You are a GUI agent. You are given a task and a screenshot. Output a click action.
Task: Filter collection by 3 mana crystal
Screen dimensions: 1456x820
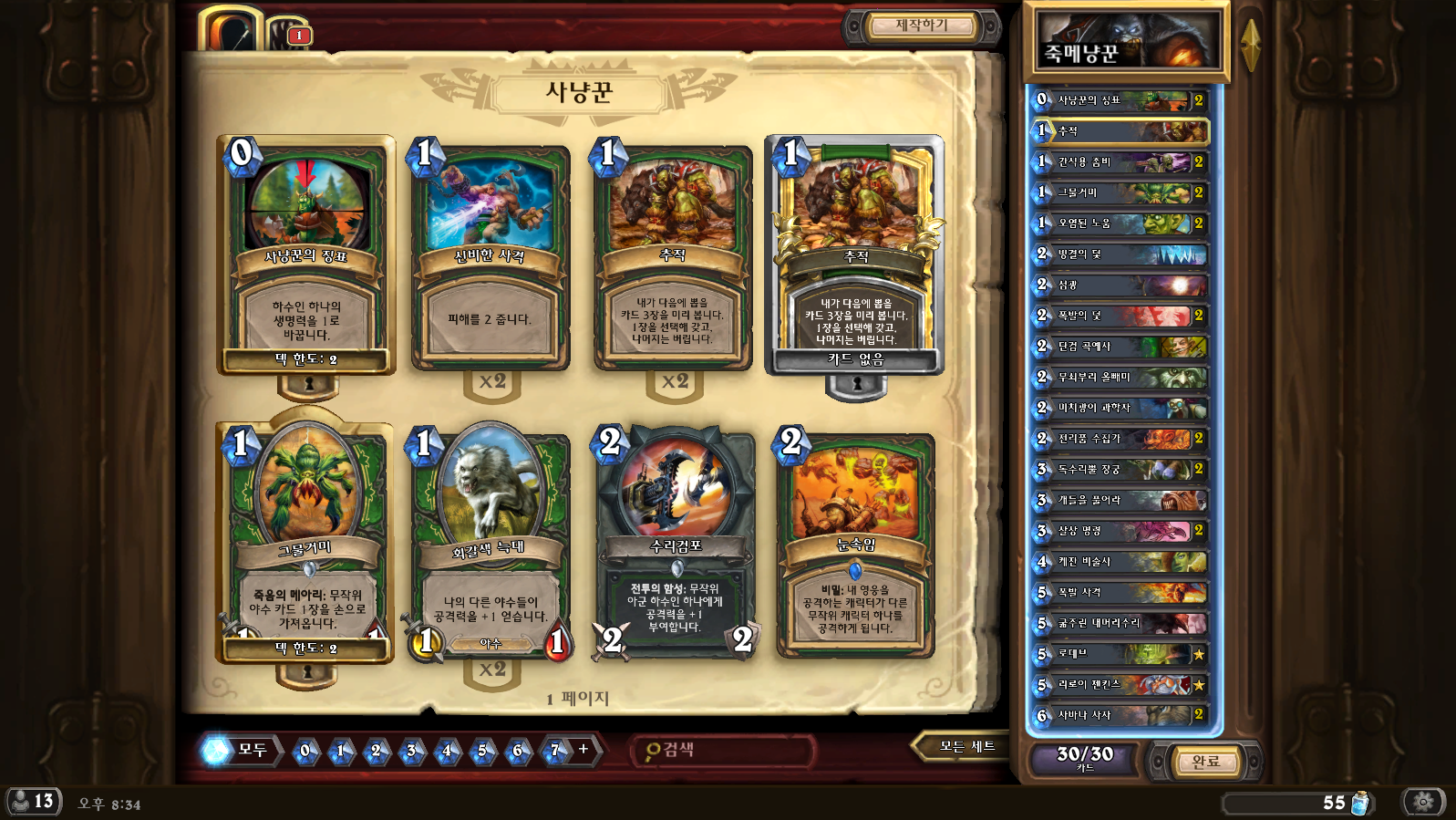pos(411,751)
